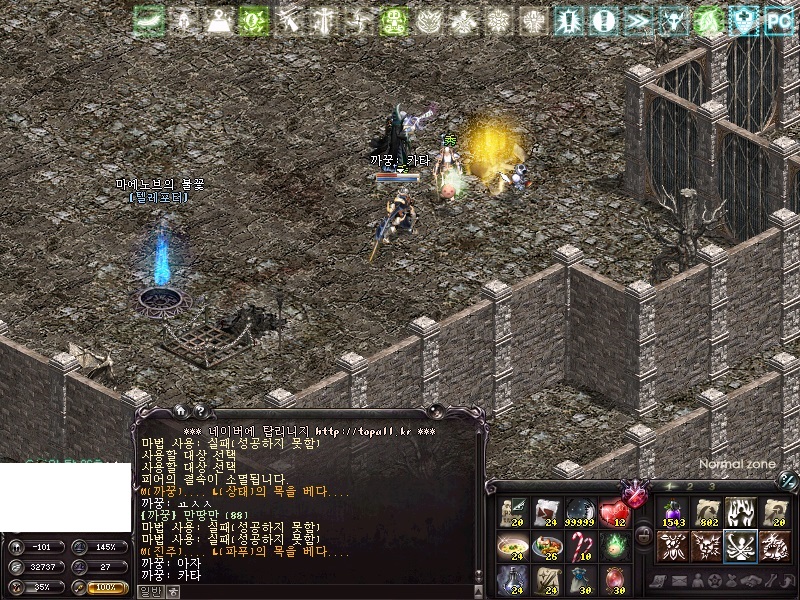This screenshot has width=800, height=600.
Task: Use the purple potion with 1543 count
Action: pyautogui.click(x=671, y=513)
